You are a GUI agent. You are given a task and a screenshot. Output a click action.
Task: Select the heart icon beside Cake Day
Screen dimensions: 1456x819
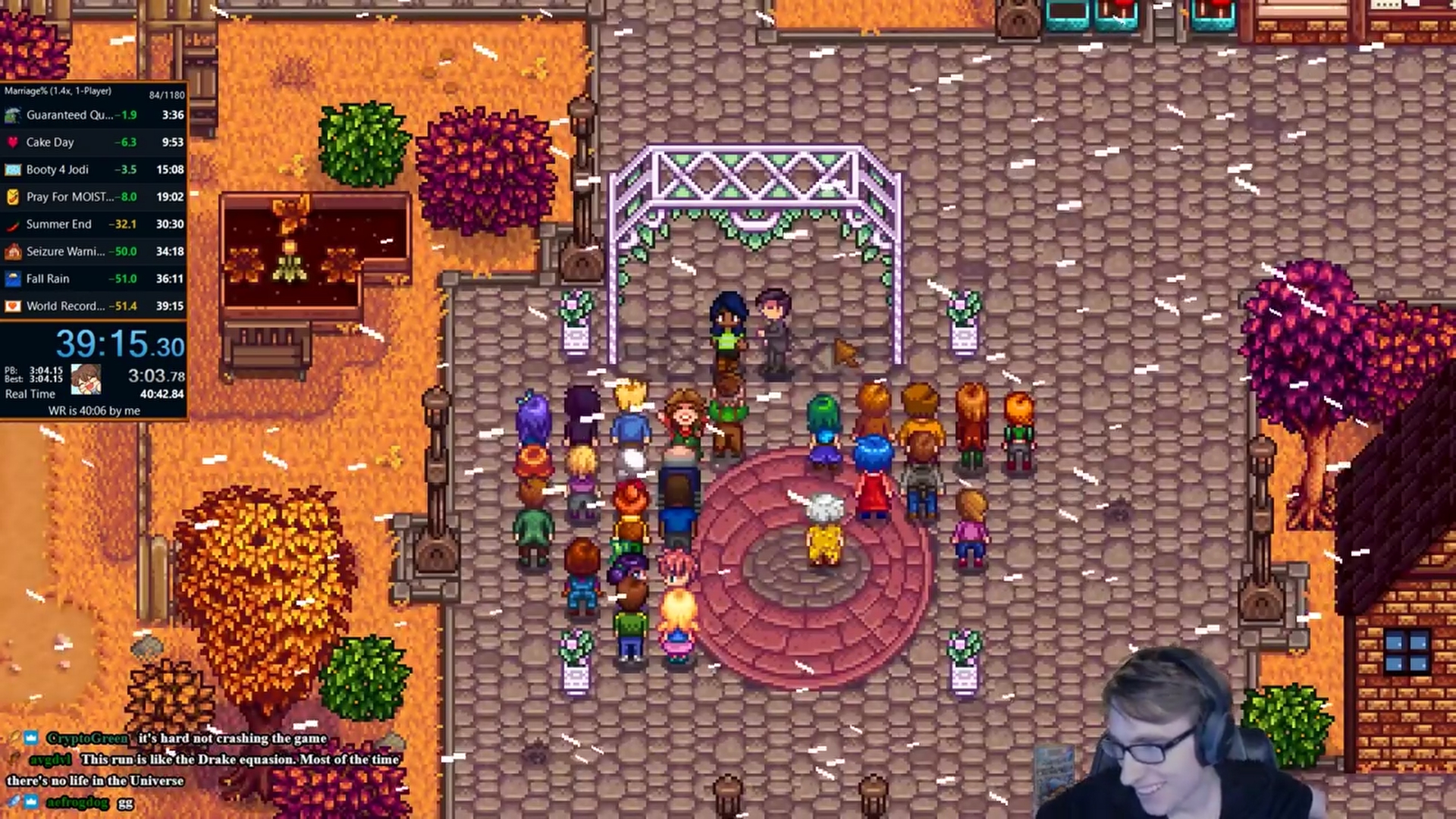coord(14,142)
